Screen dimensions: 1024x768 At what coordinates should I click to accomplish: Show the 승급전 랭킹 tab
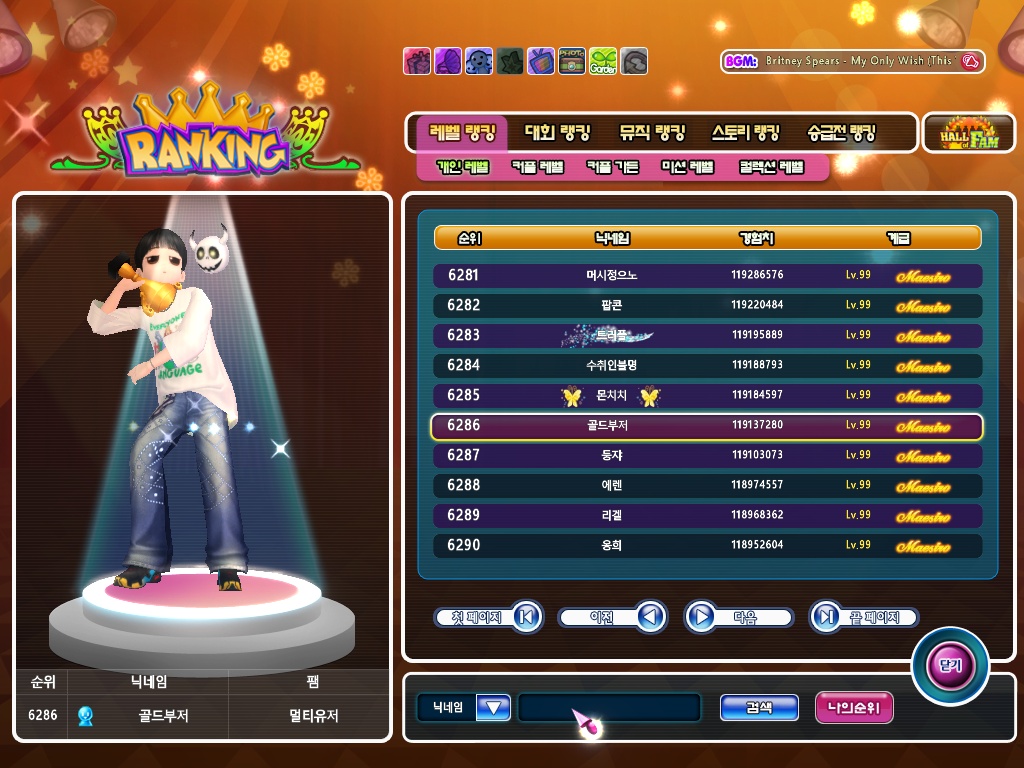point(841,133)
